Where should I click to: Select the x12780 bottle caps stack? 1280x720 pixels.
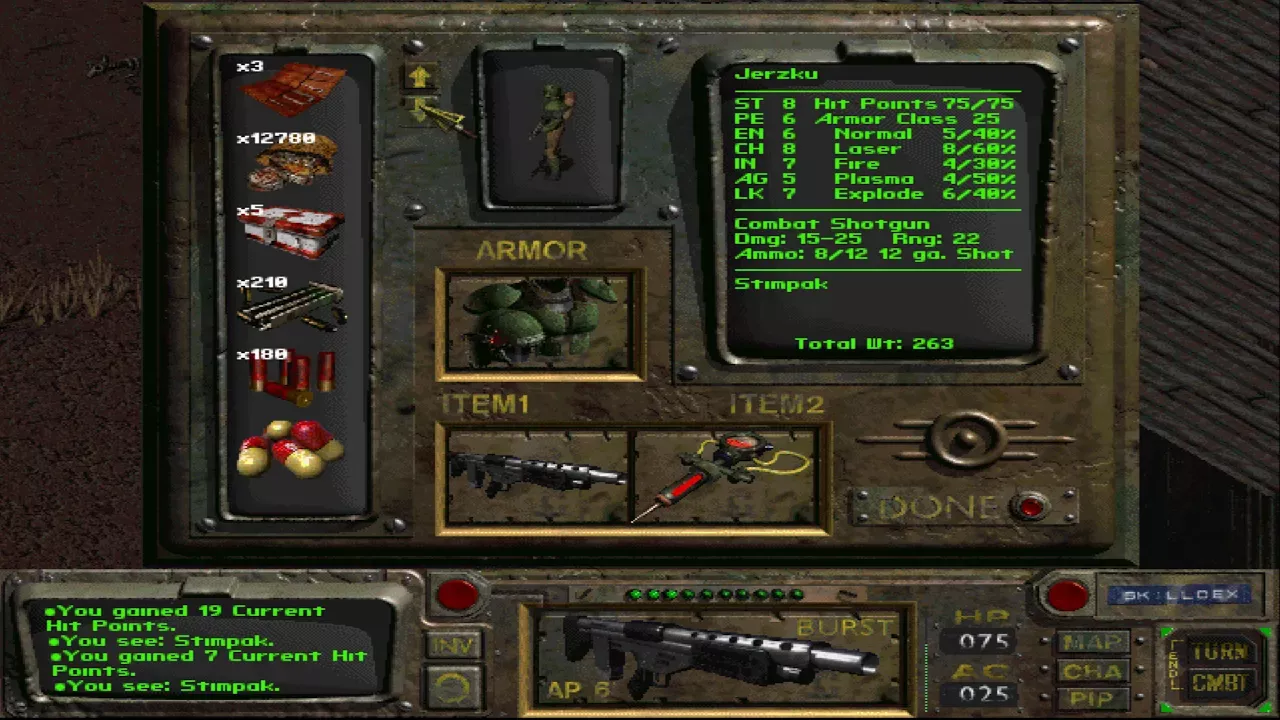click(x=292, y=162)
